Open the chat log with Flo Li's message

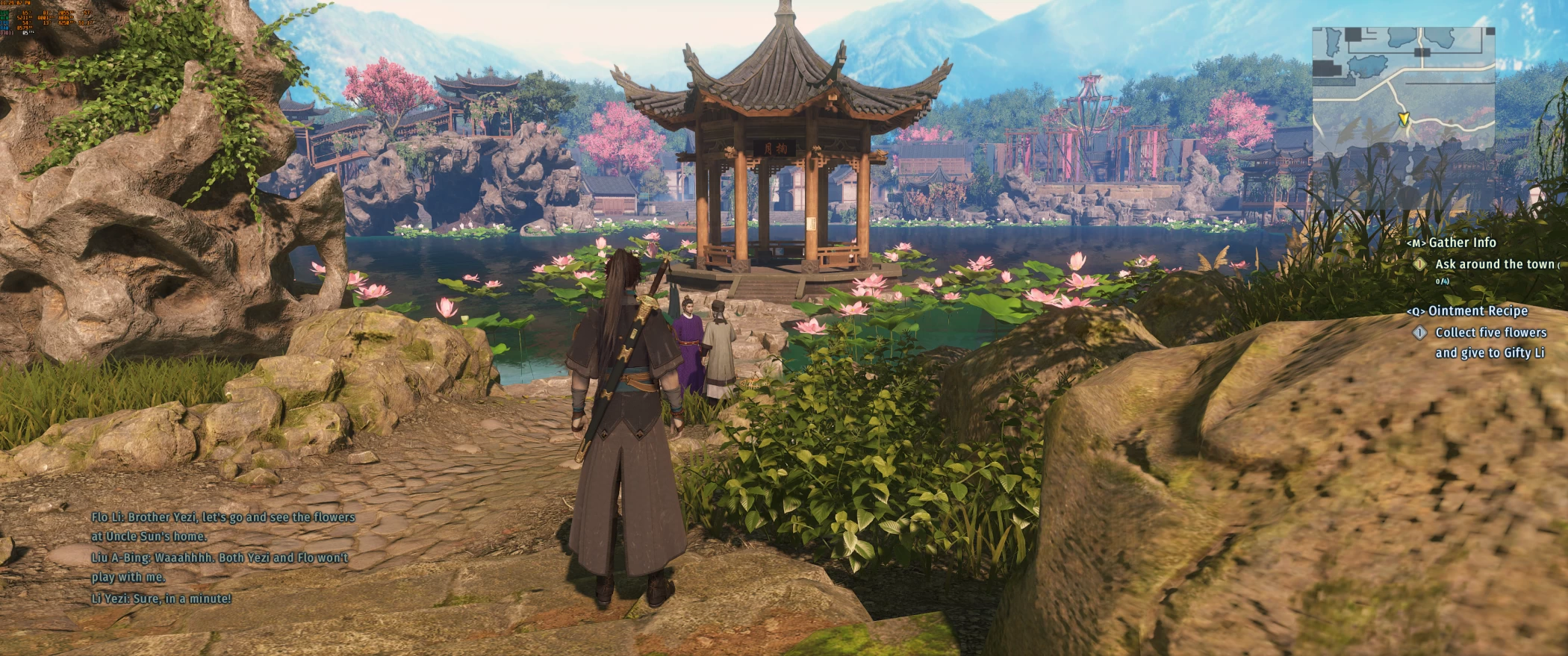click(223, 526)
